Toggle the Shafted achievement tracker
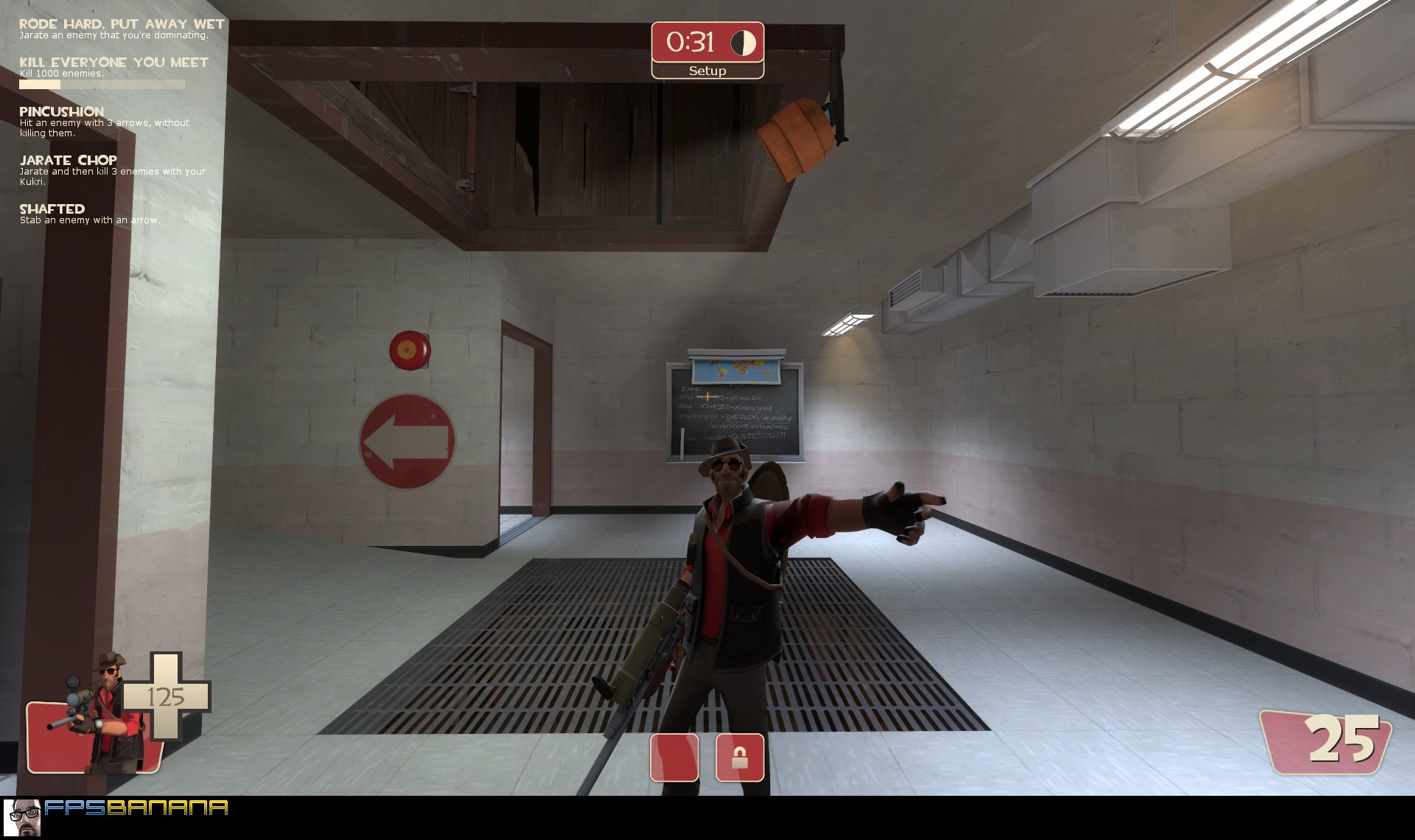This screenshot has width=1415, height=840. [x=52, y=209]
